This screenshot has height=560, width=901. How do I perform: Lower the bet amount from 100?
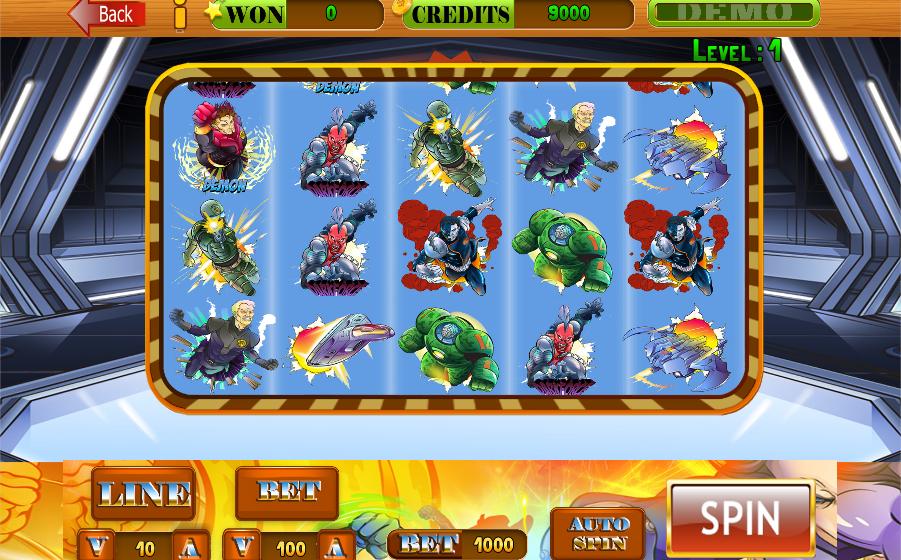pos(243,546)
